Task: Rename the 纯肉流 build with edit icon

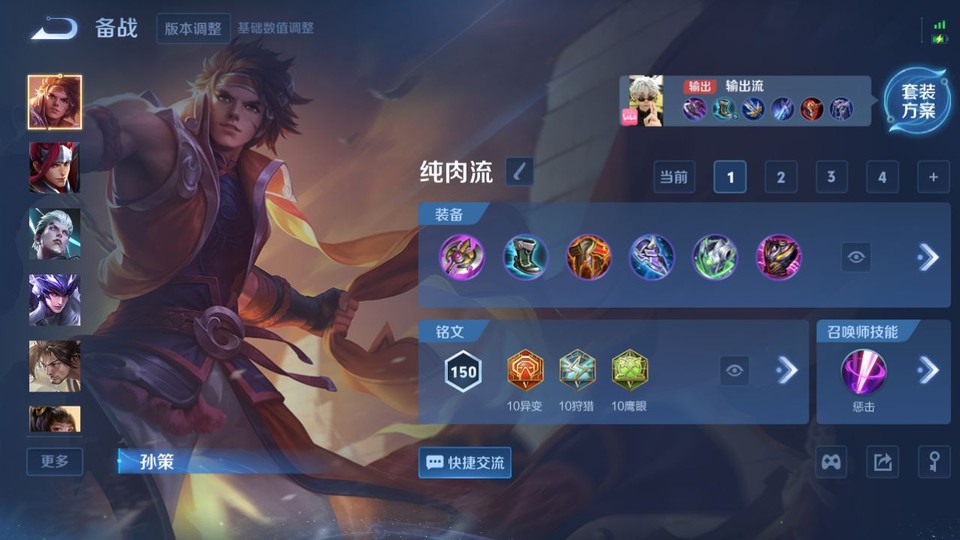Action: (x=519, y=172)
